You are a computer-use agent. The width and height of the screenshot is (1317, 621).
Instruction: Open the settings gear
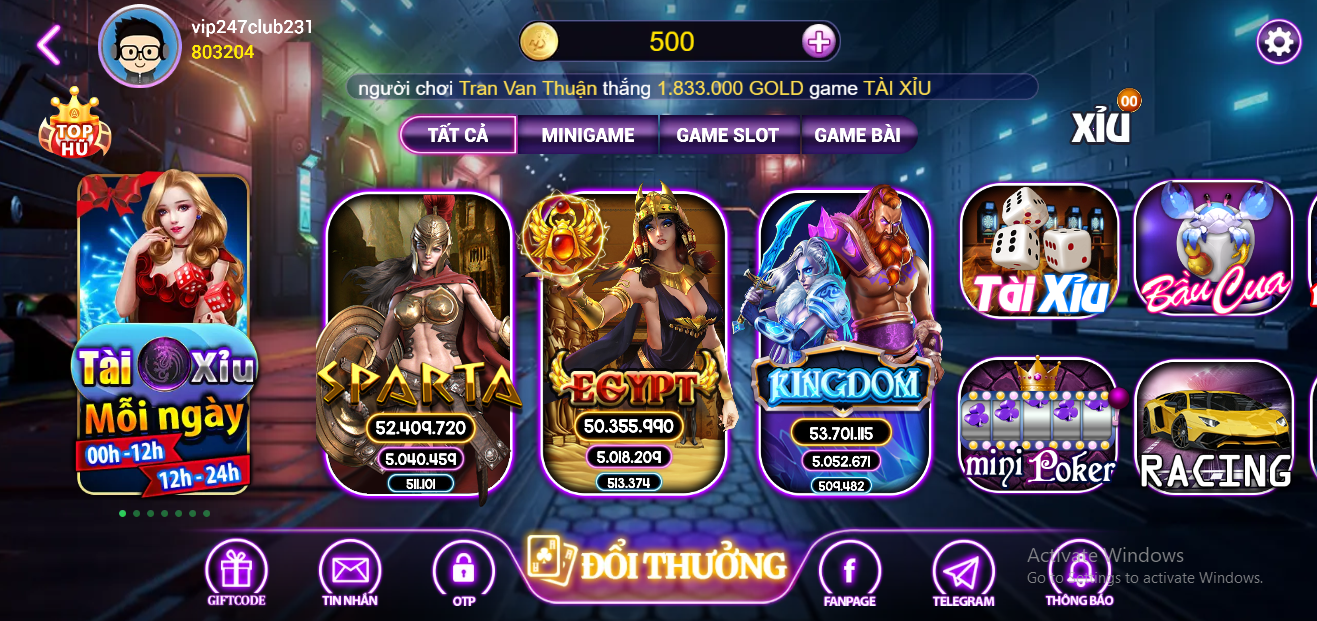1278,42
